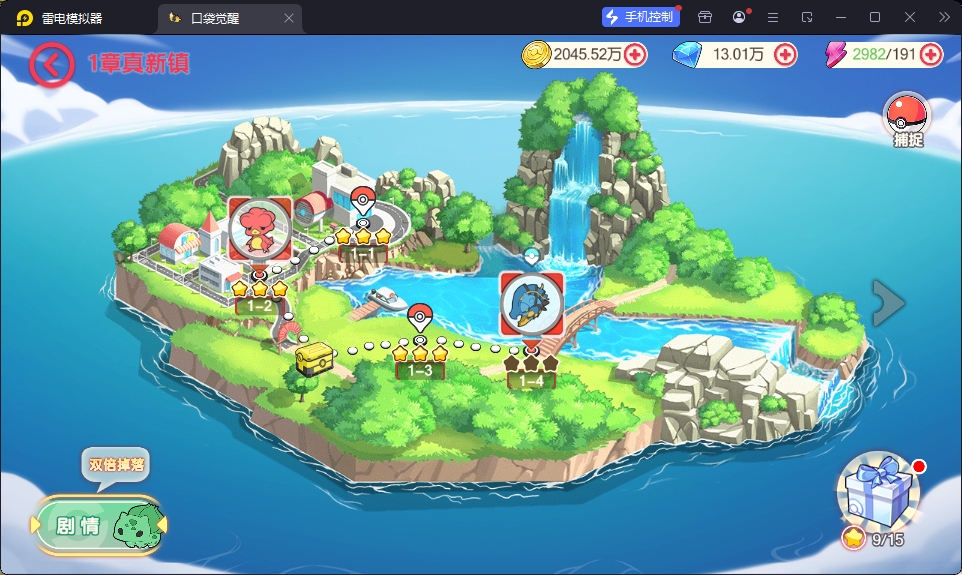The height and width of the screenshot is (575, 962).
Task: Open the 捕捉 Poké Ball capture icon
Action: click(907, 118)
